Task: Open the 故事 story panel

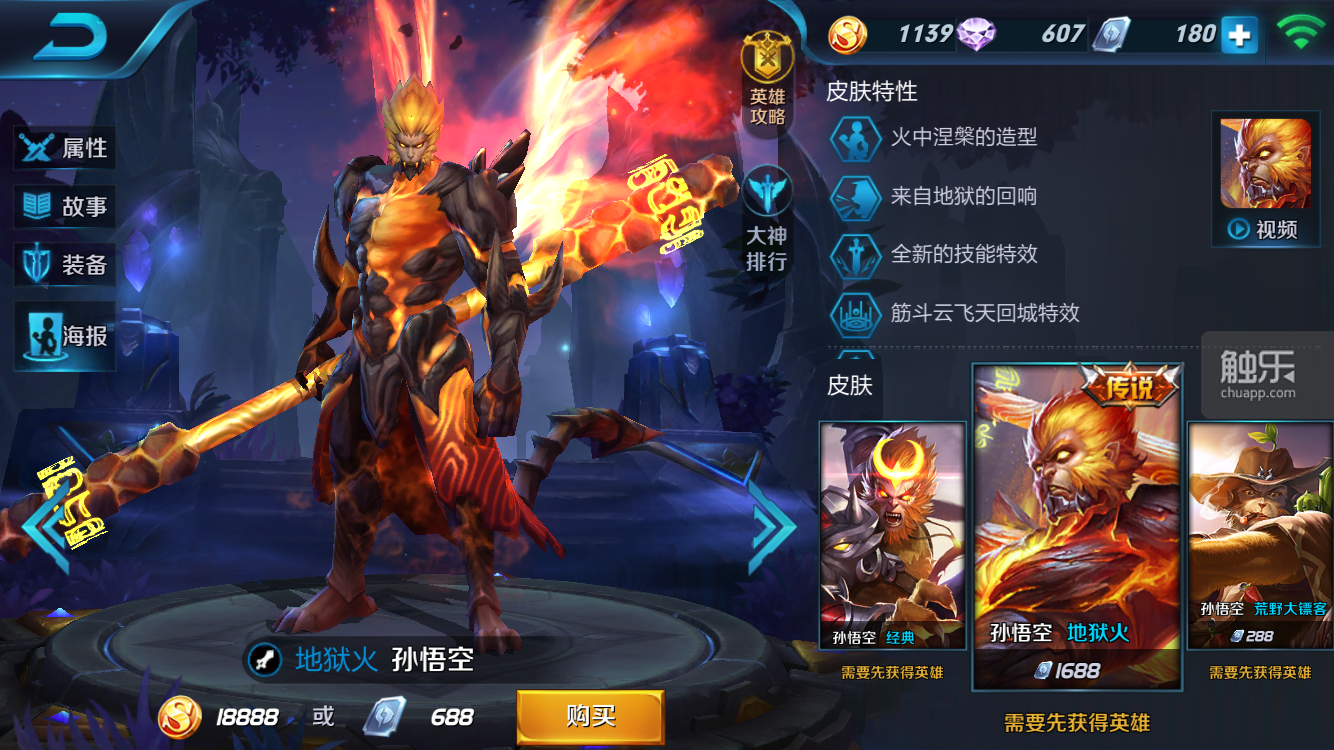Action: [x=66, y=207]
